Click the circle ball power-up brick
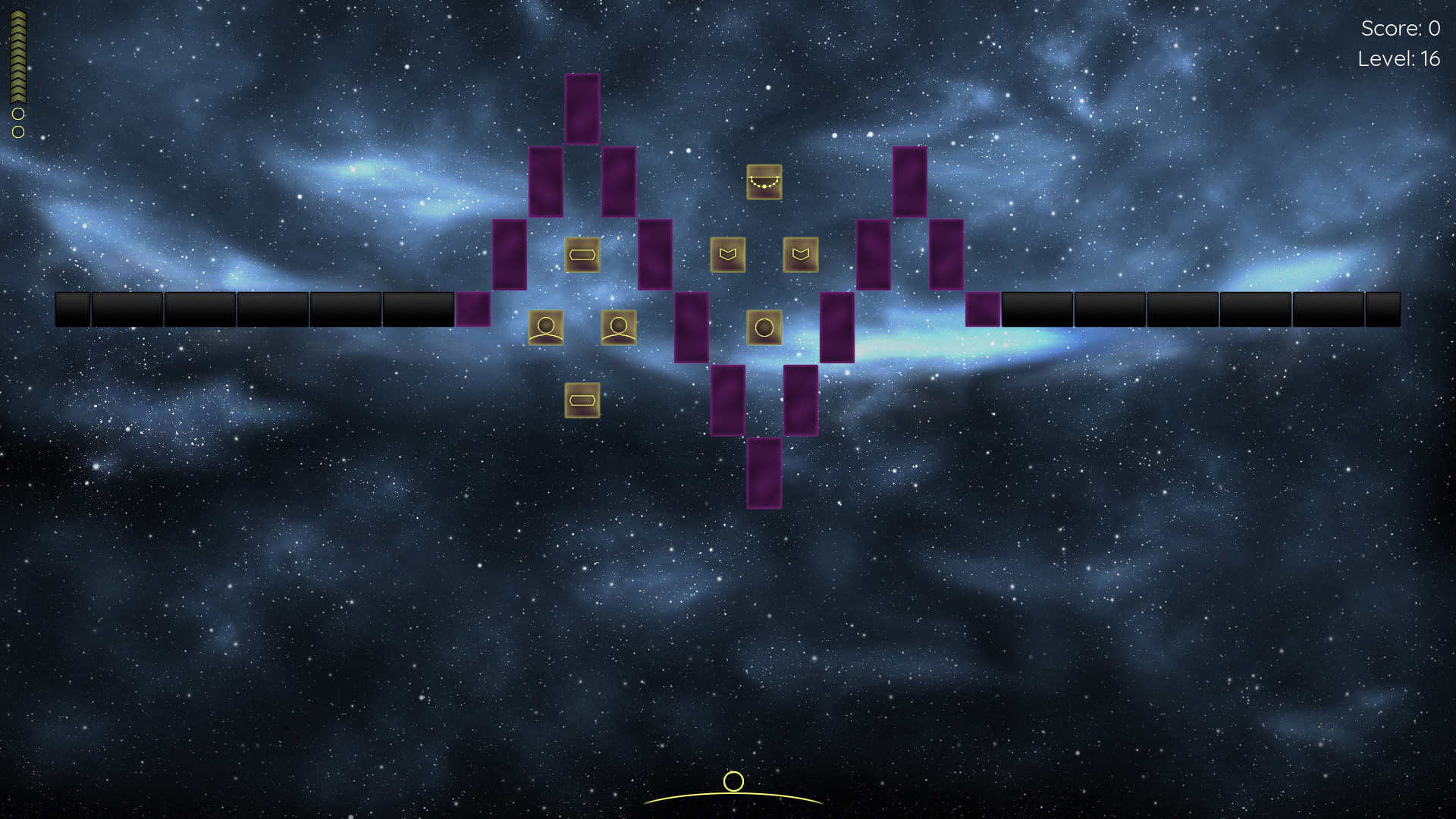This screenshot has height=819, width=1456. coord(765,328)
